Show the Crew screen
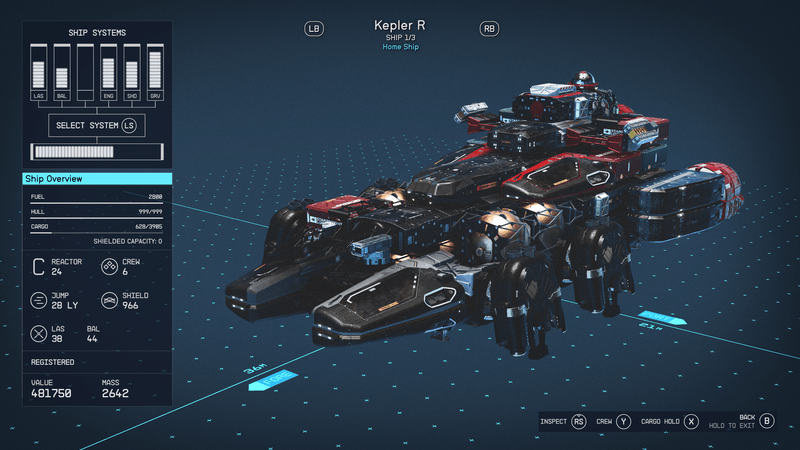Image resolution: width=800 pixels, height=450 pixels. 624,422
